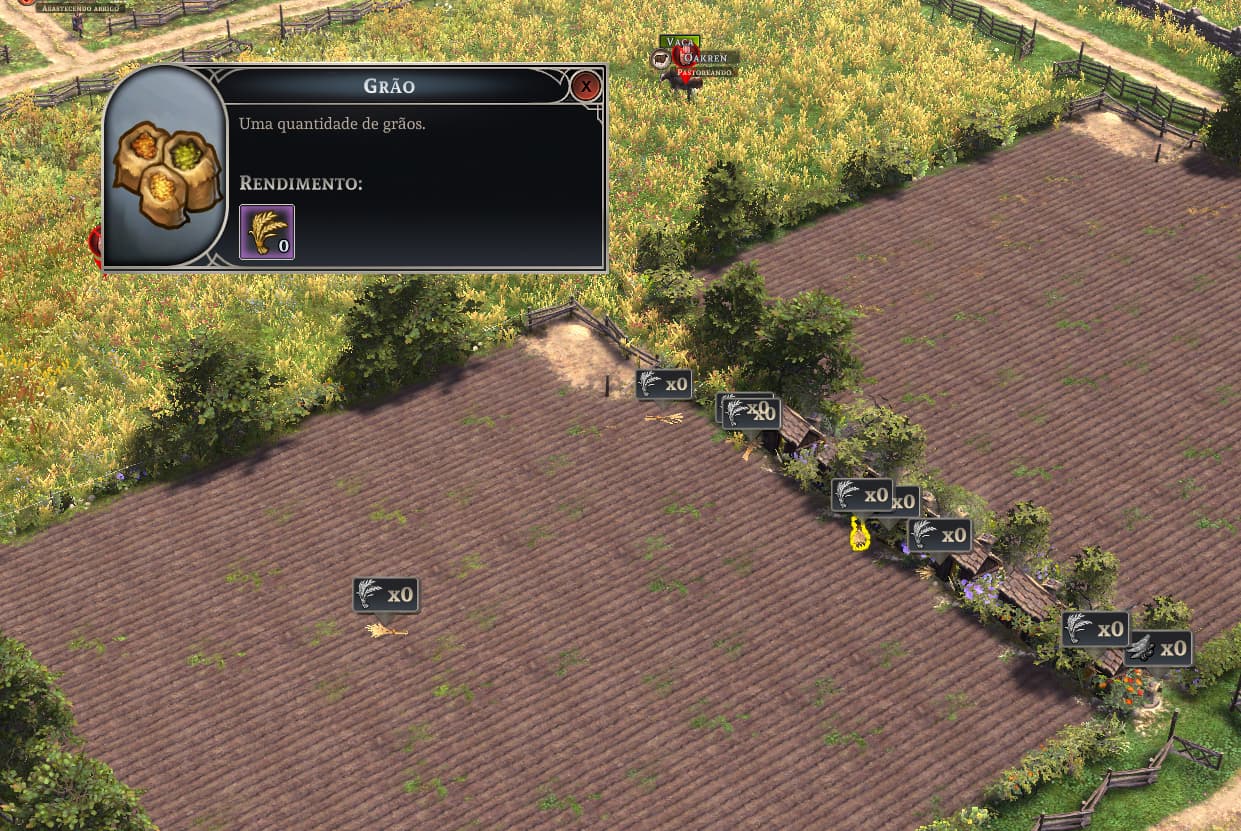
Task: Select the Oakren unit name label
Action: point(708,58)
